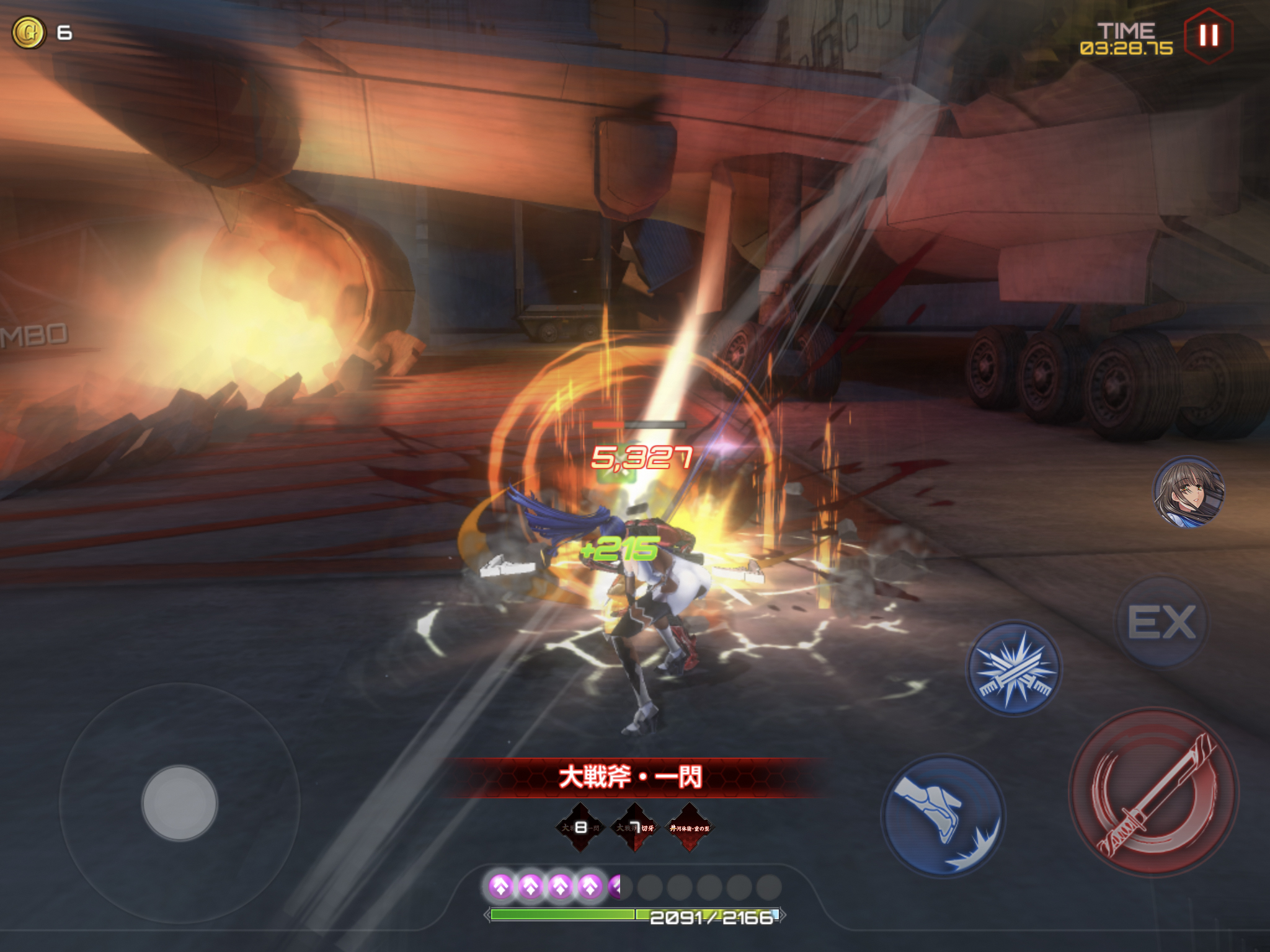Trigger the EX special attack button
1270x952 pixels.
1161,622
